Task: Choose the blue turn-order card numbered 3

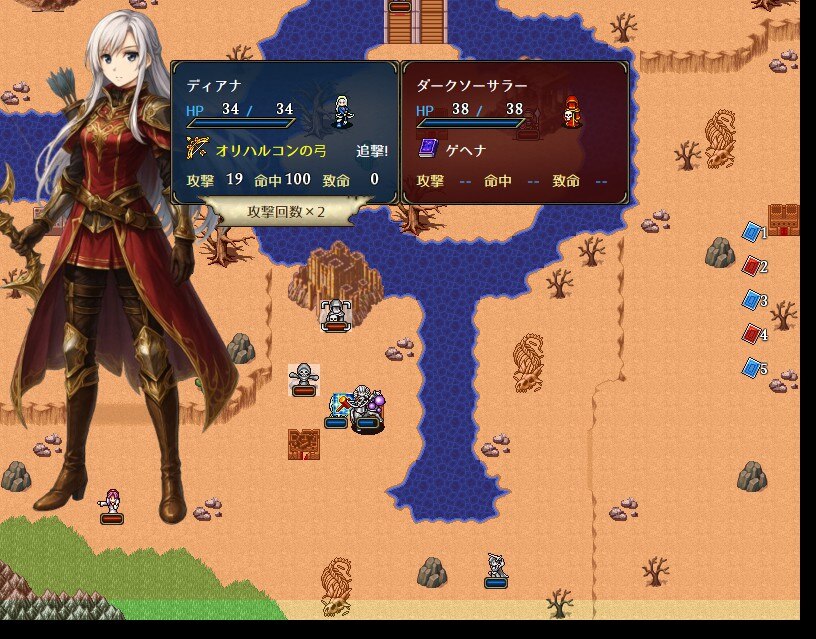Action: [751, 300]
